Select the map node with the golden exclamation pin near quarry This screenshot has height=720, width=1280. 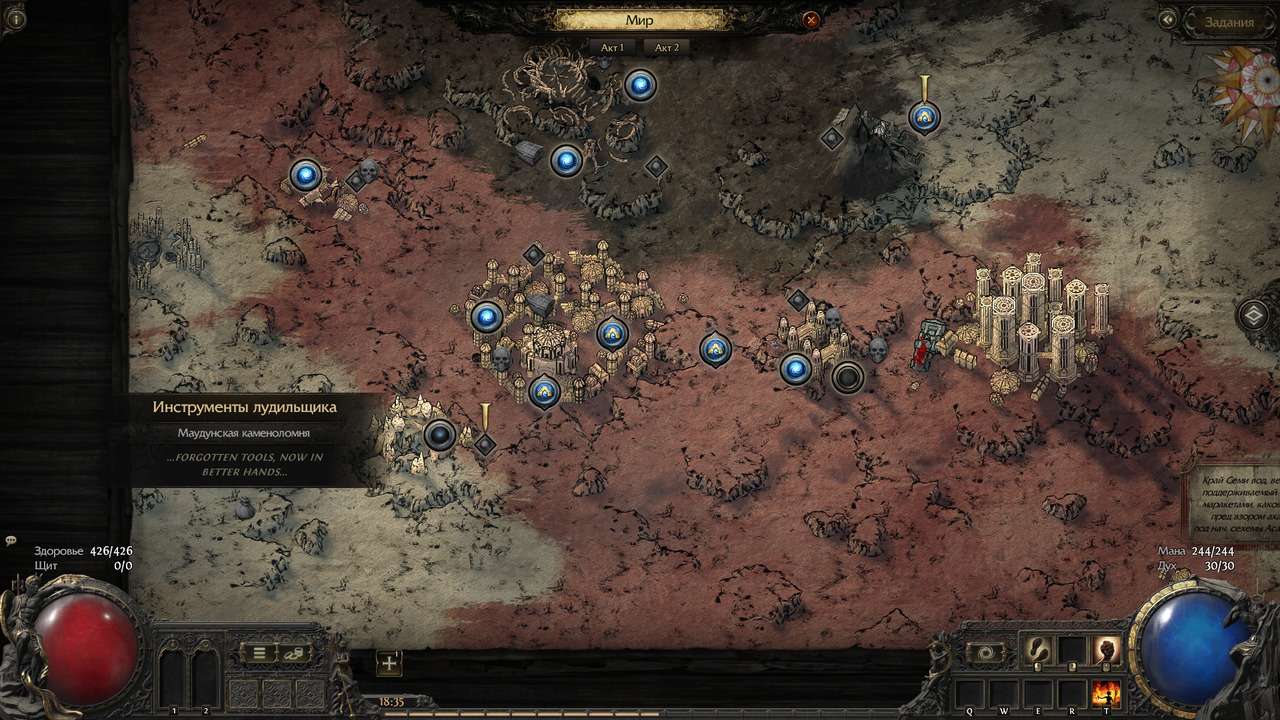coord(485,444)
